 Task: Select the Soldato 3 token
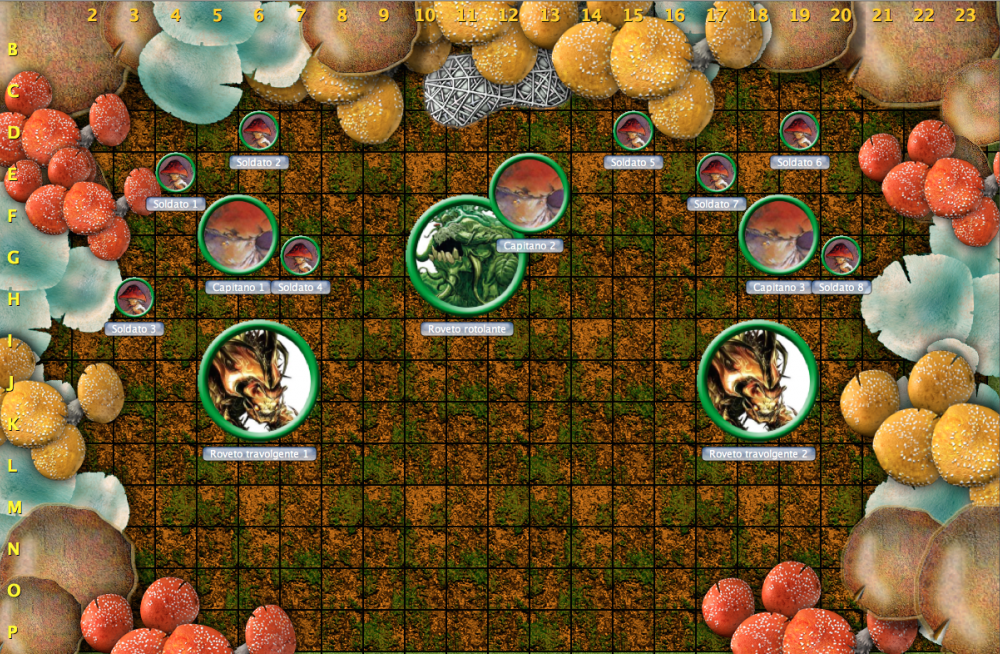134,298
